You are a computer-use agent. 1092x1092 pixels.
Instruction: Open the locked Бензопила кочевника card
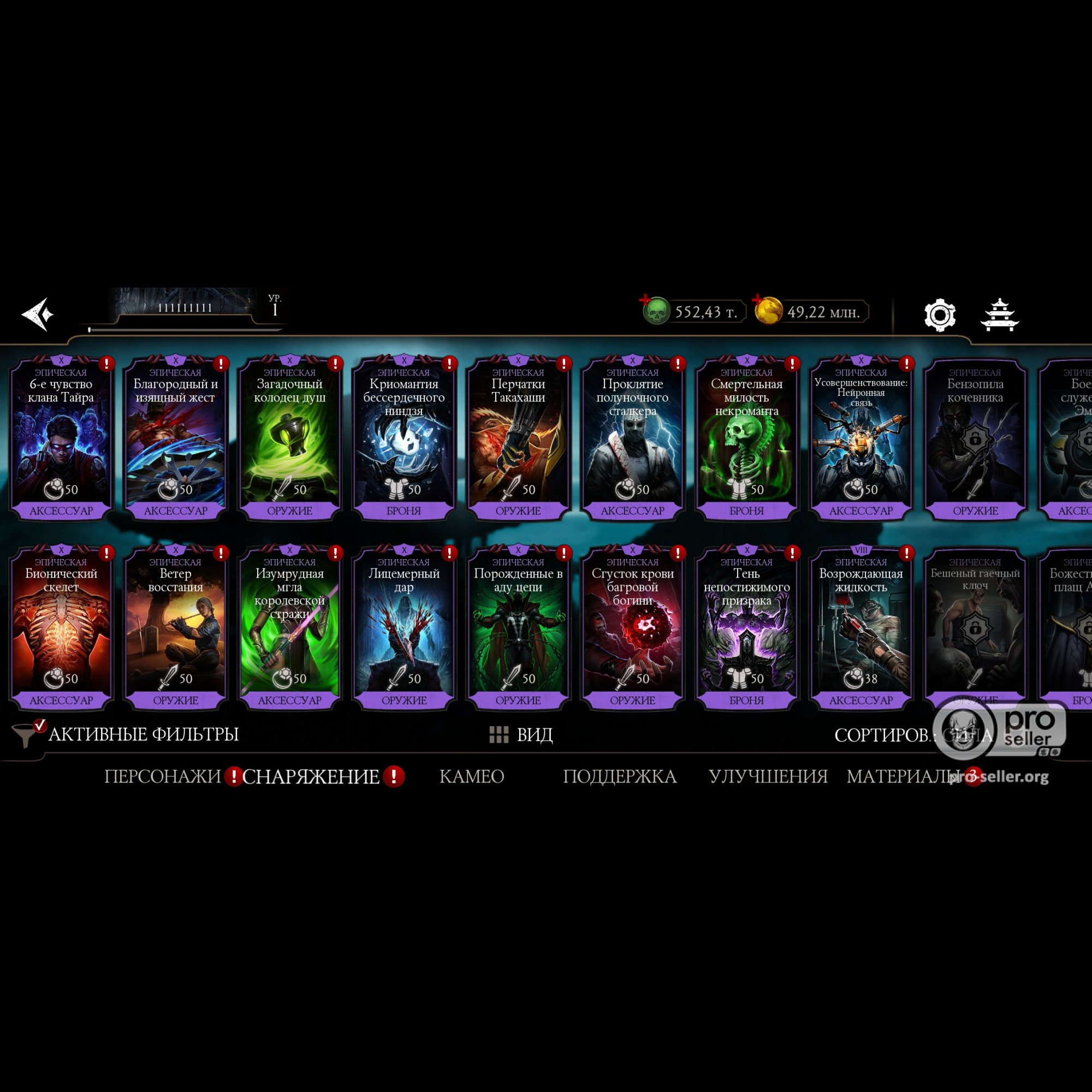(975, 438)
